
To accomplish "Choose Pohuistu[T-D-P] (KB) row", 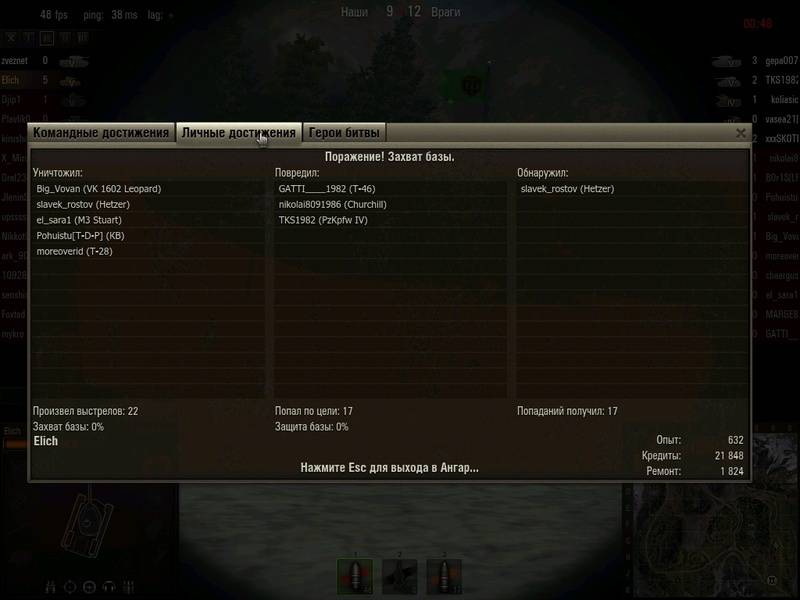I will click(x=80, y=236).
